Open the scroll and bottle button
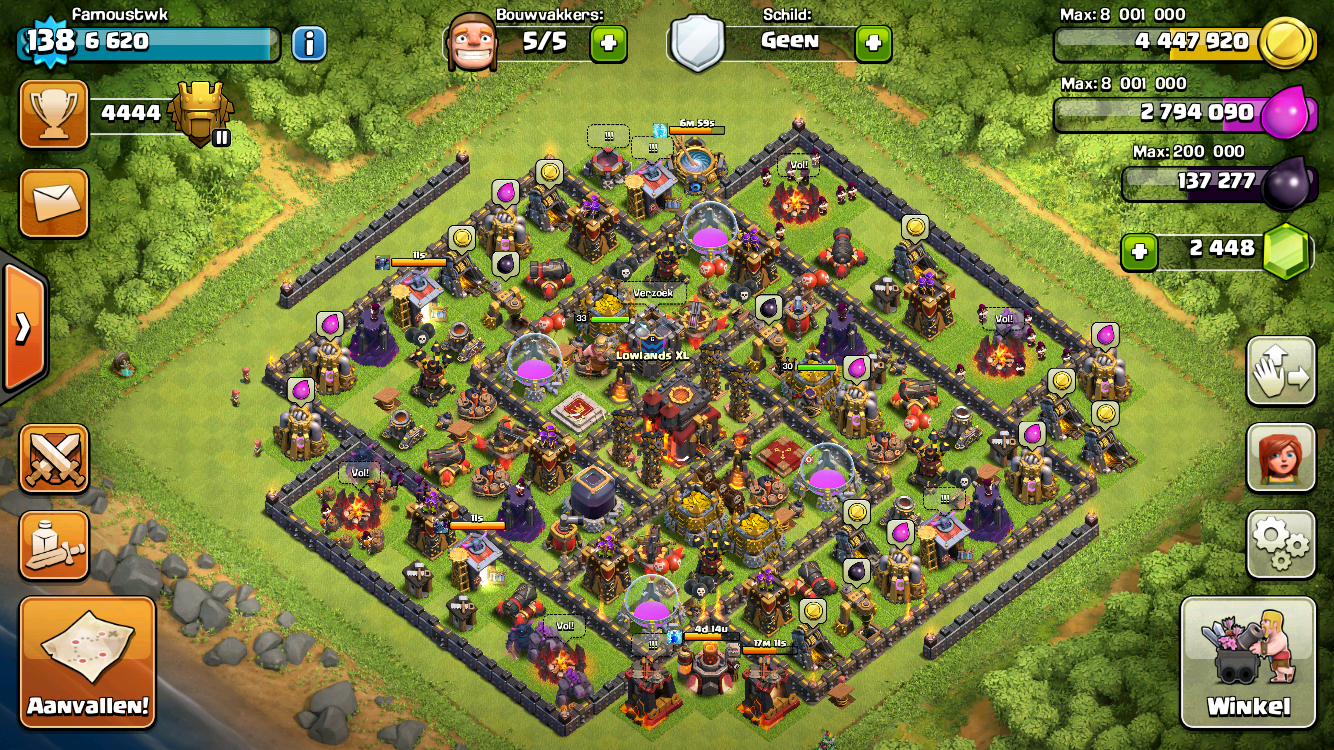Screen dimensions: 1334x750 (54, 545)
